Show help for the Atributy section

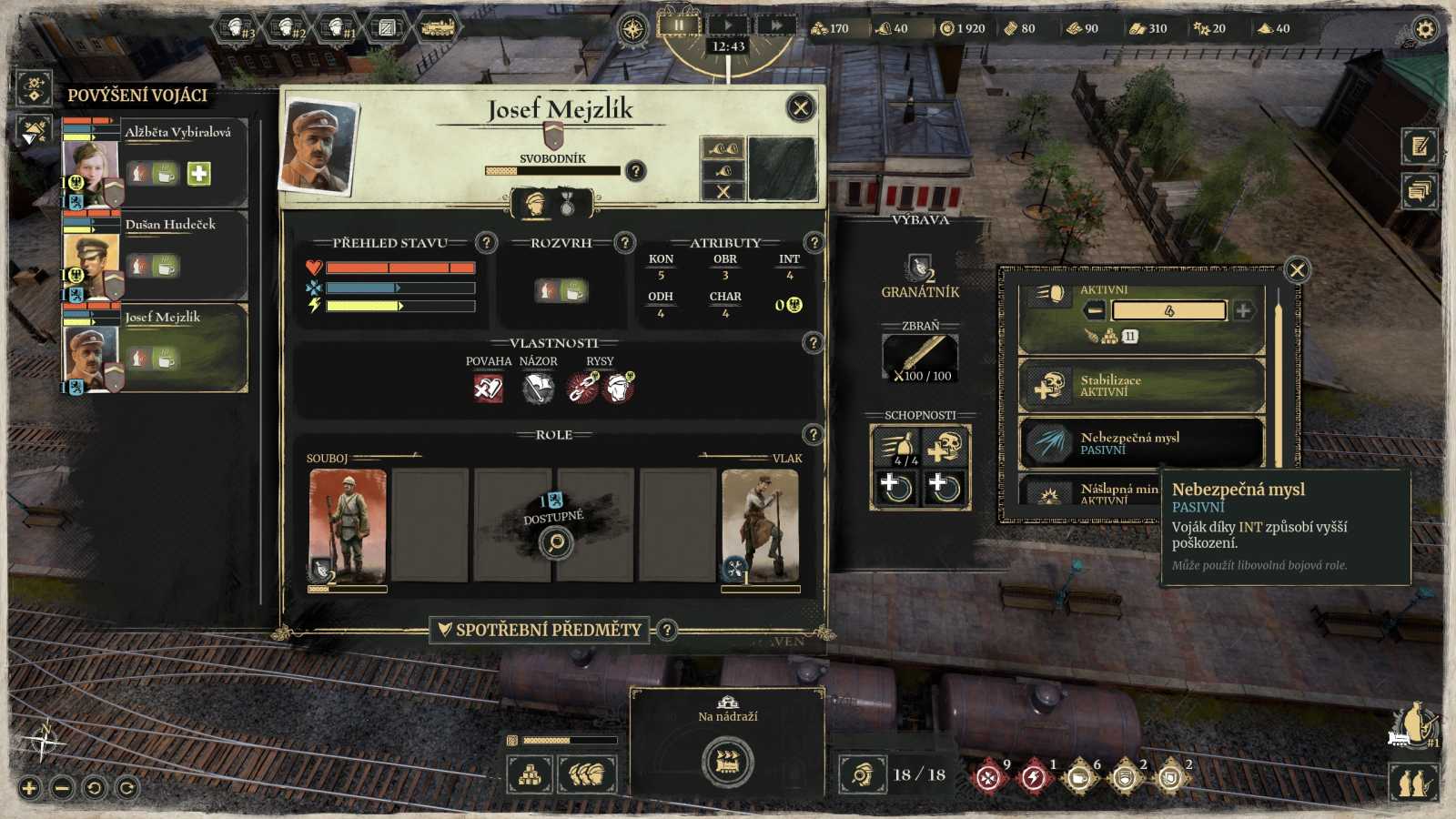pos(814,243)
